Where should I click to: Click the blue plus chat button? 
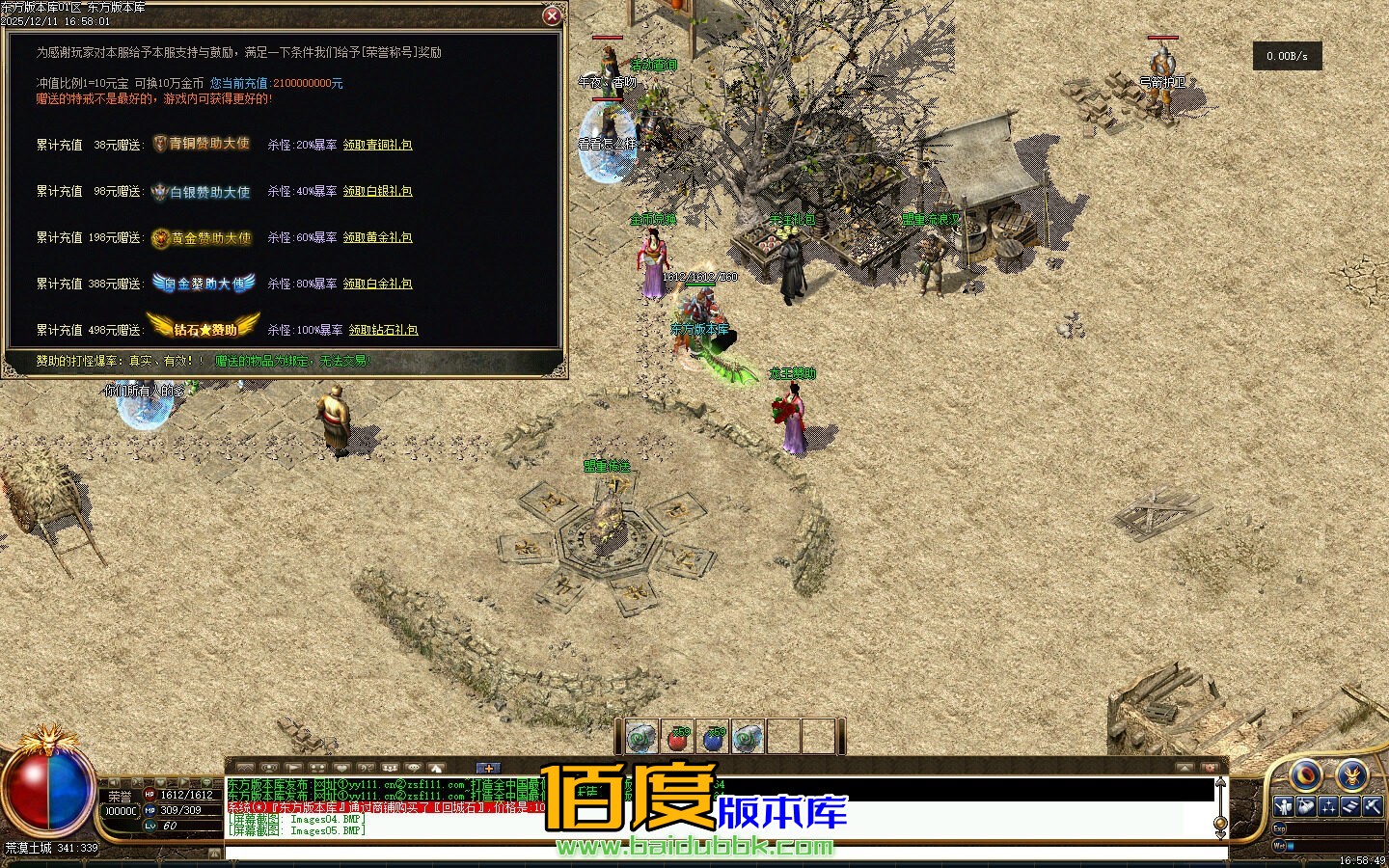click(x=488, y=768)
